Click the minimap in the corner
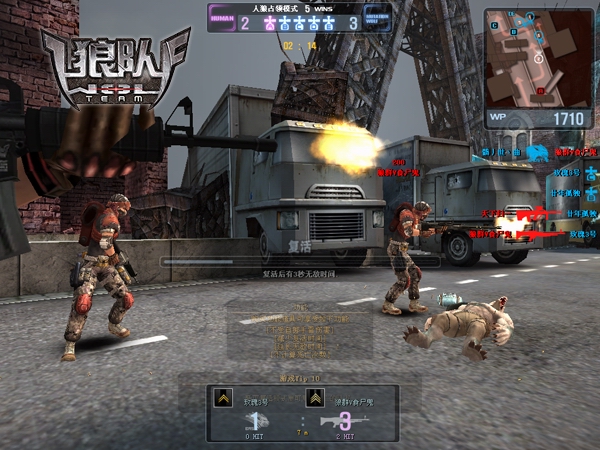This screenshot has height=450, width=600. (x=538, y=57)
